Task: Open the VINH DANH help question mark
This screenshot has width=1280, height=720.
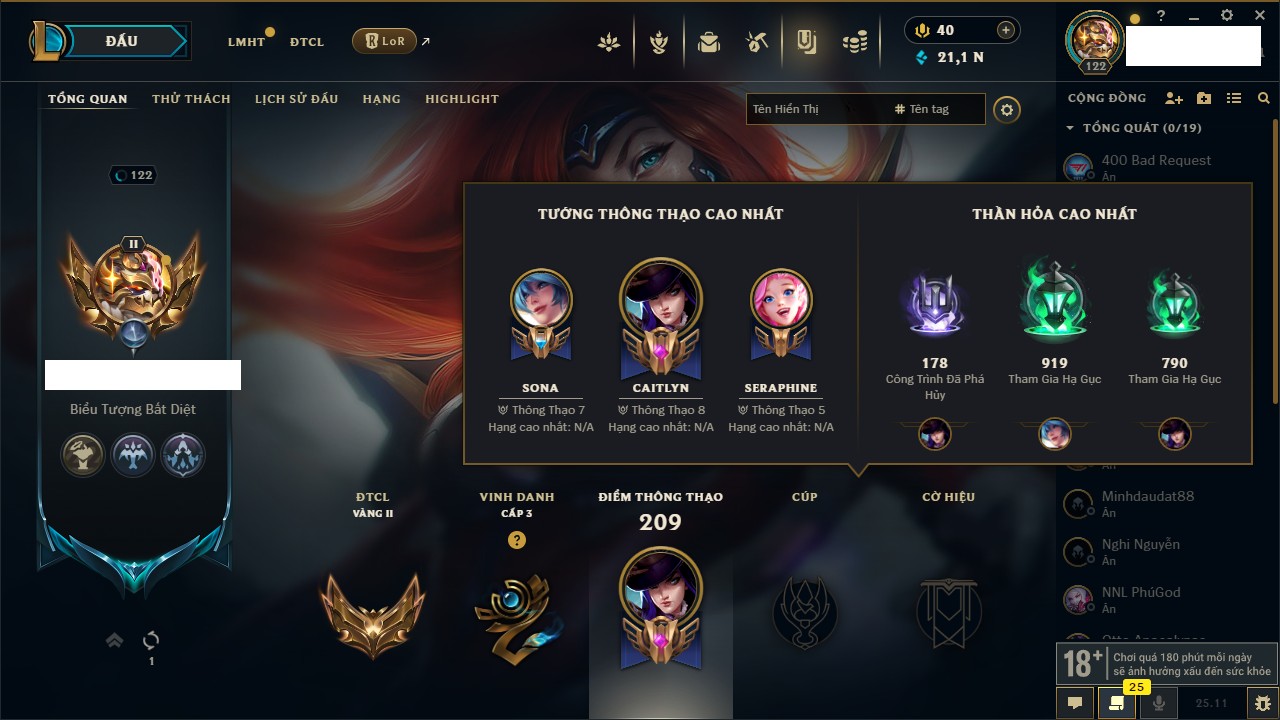Action: point(516,540)
